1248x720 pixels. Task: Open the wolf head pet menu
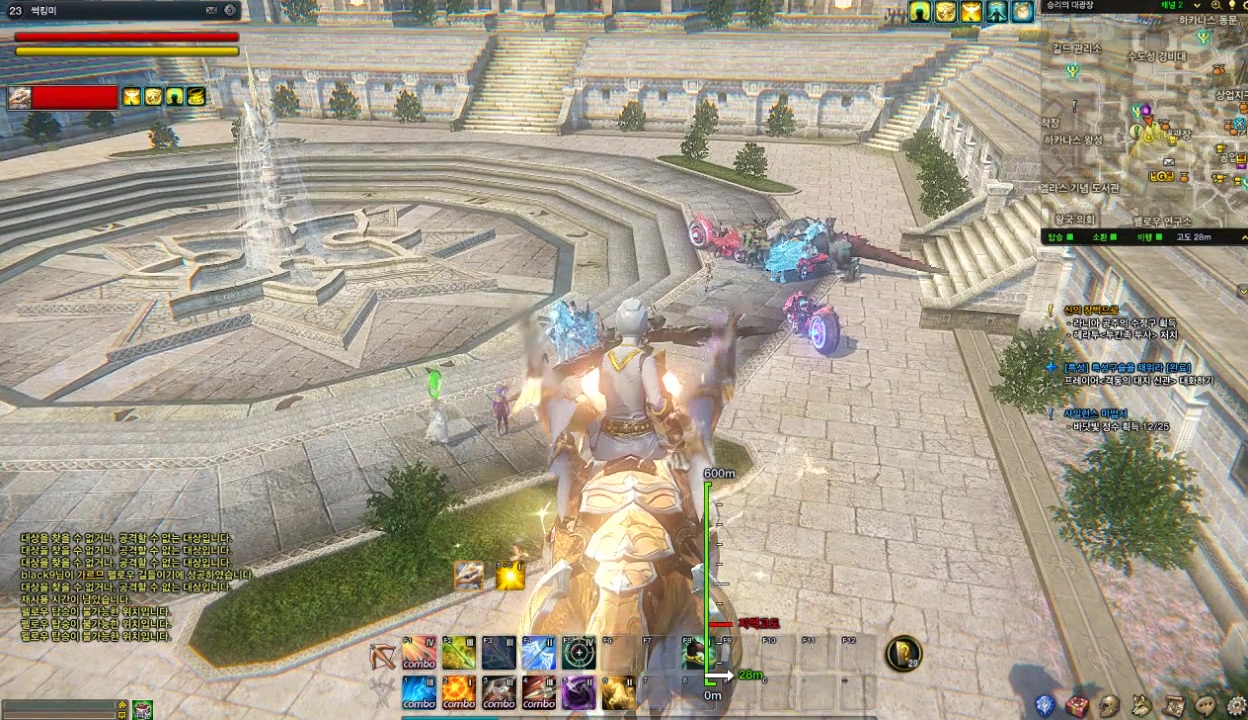point(1141,706)
